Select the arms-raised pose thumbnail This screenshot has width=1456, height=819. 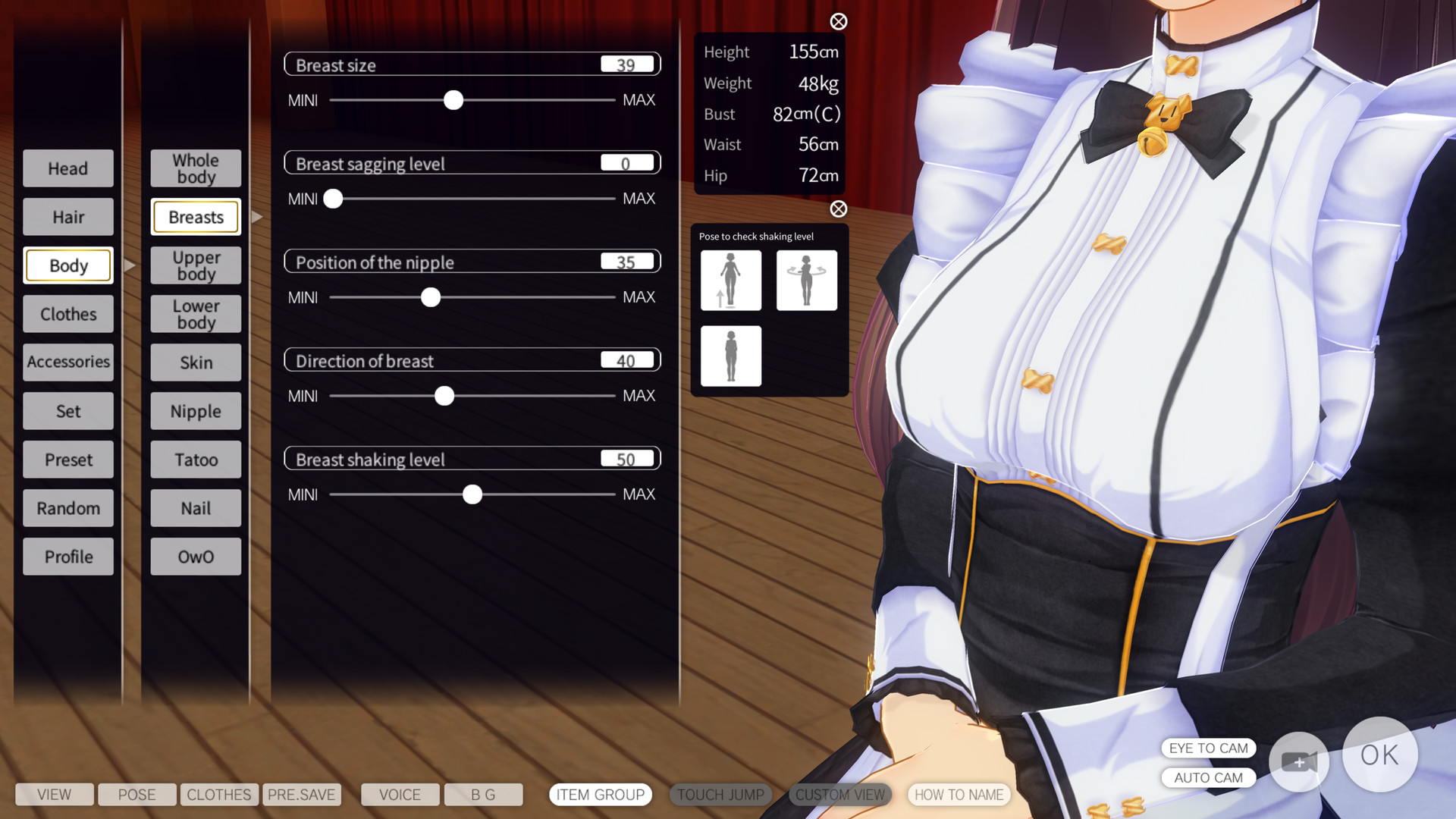(806, 280)
